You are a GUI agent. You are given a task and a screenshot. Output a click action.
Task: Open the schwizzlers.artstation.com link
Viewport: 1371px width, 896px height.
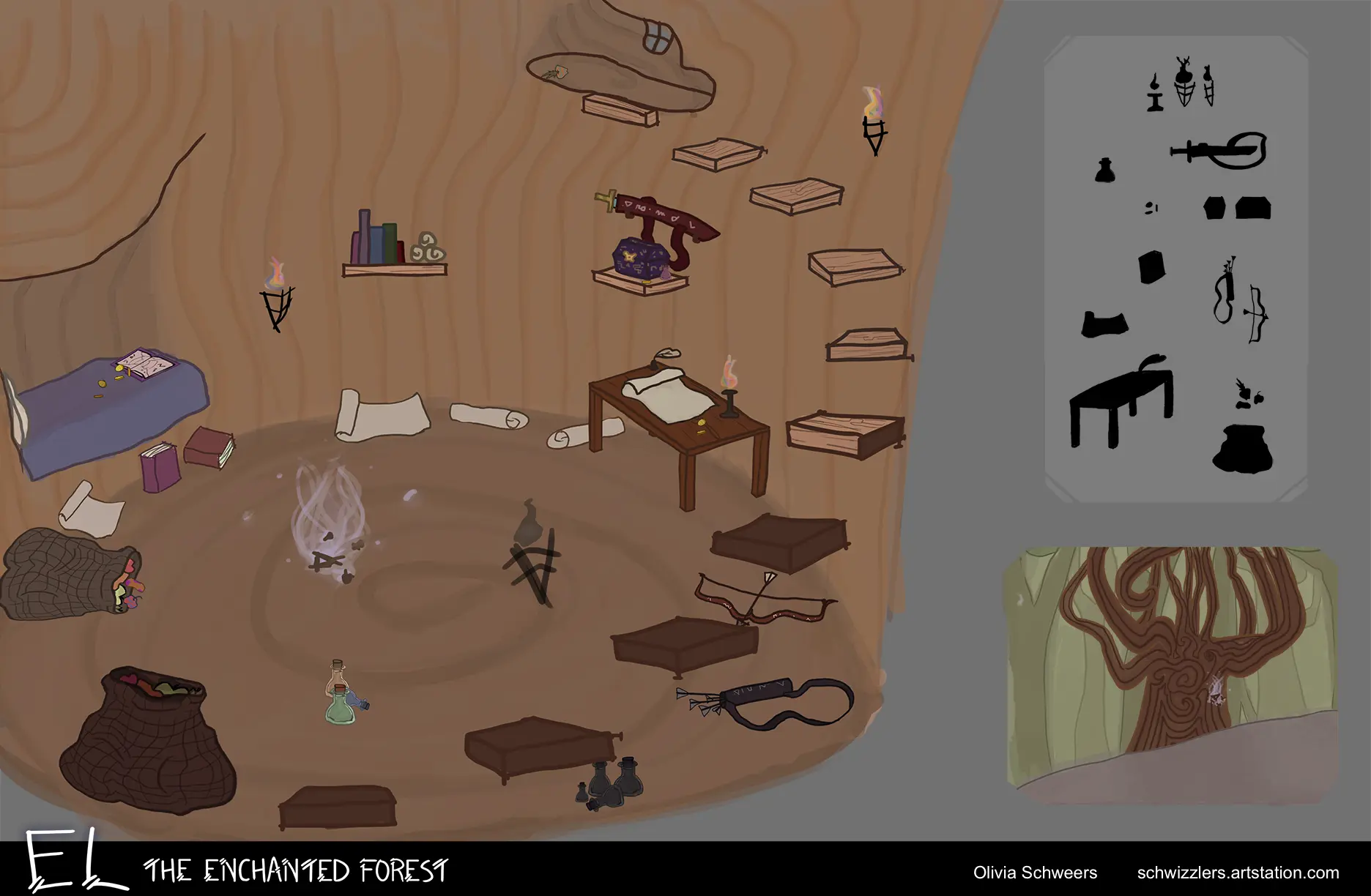pyautogui.click(x=1238, y=873)
